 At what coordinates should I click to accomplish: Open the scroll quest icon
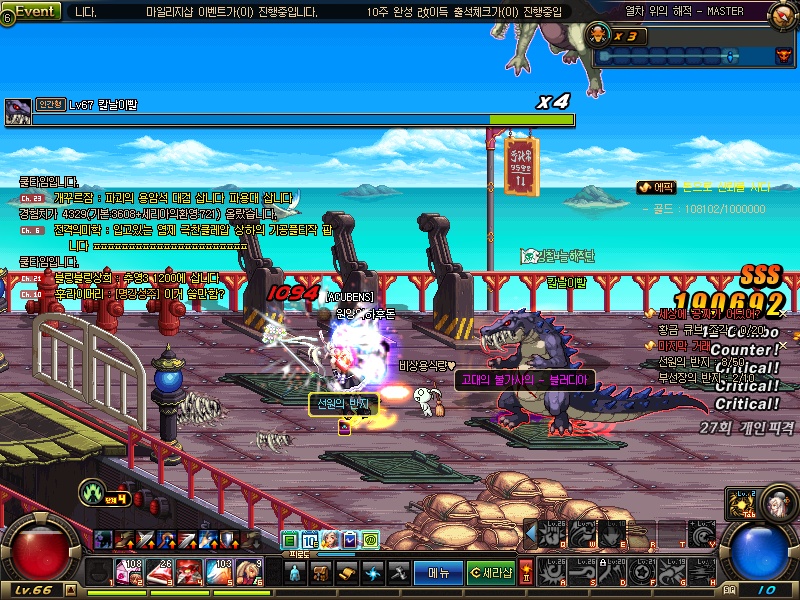coord(346,573)
